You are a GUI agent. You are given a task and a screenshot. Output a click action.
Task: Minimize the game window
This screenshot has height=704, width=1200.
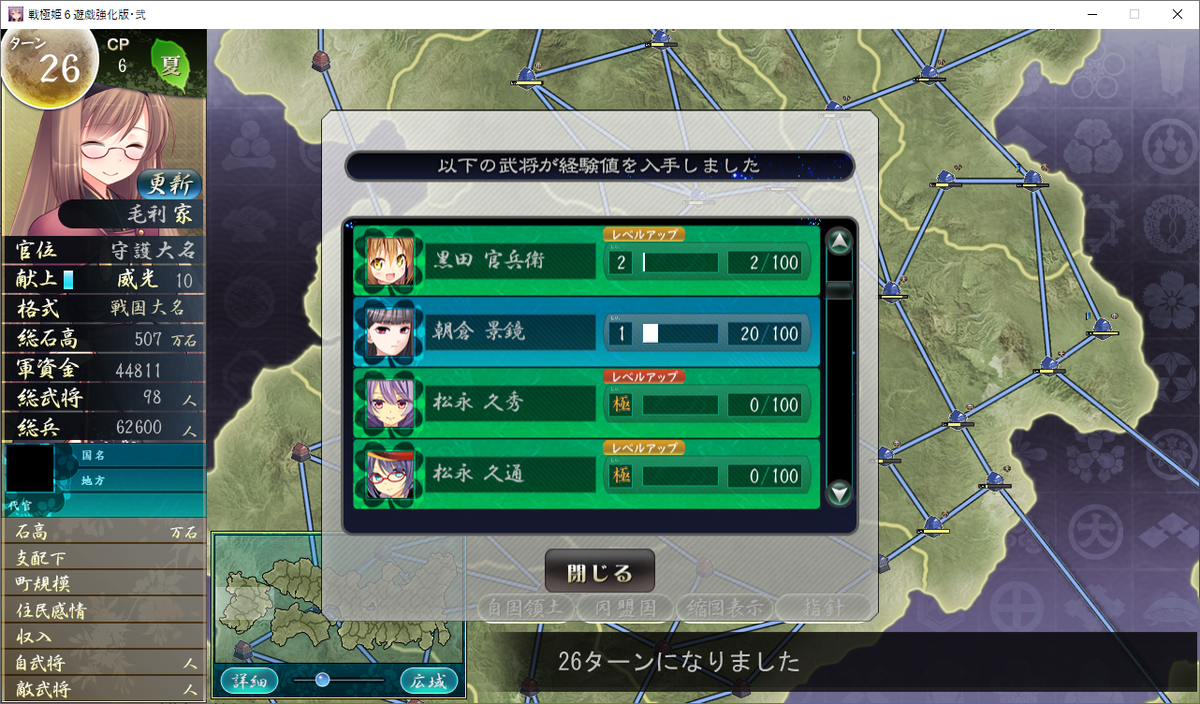click(x=1087, y=14)
